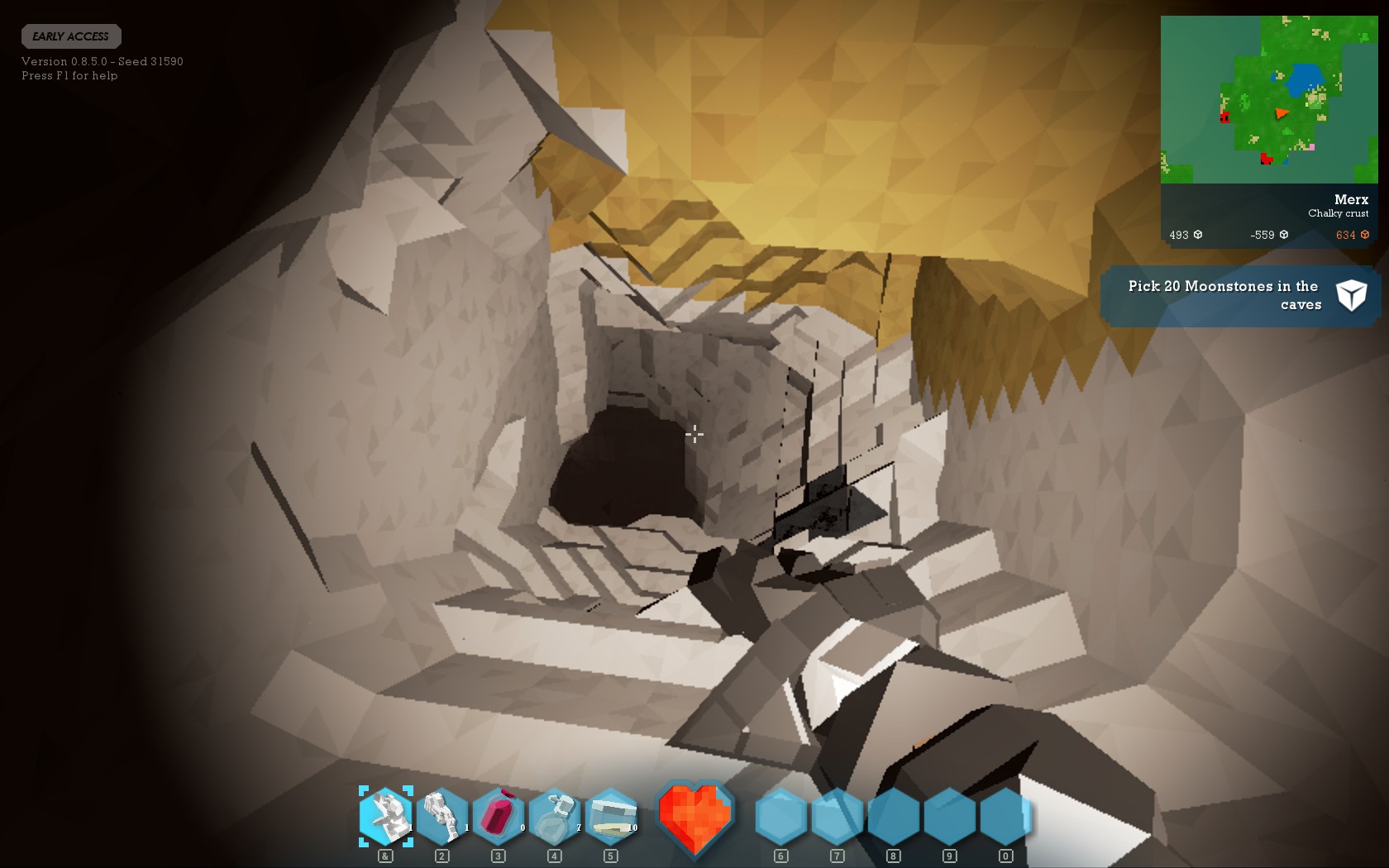Click the minimap in the corner
Screen dimensions: 1389x868
[x=1268, y=99]
